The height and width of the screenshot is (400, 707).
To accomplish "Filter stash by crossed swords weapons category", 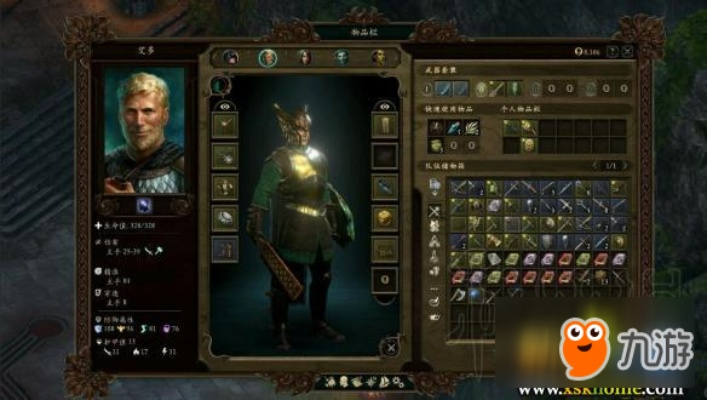I will pos(435,211).
